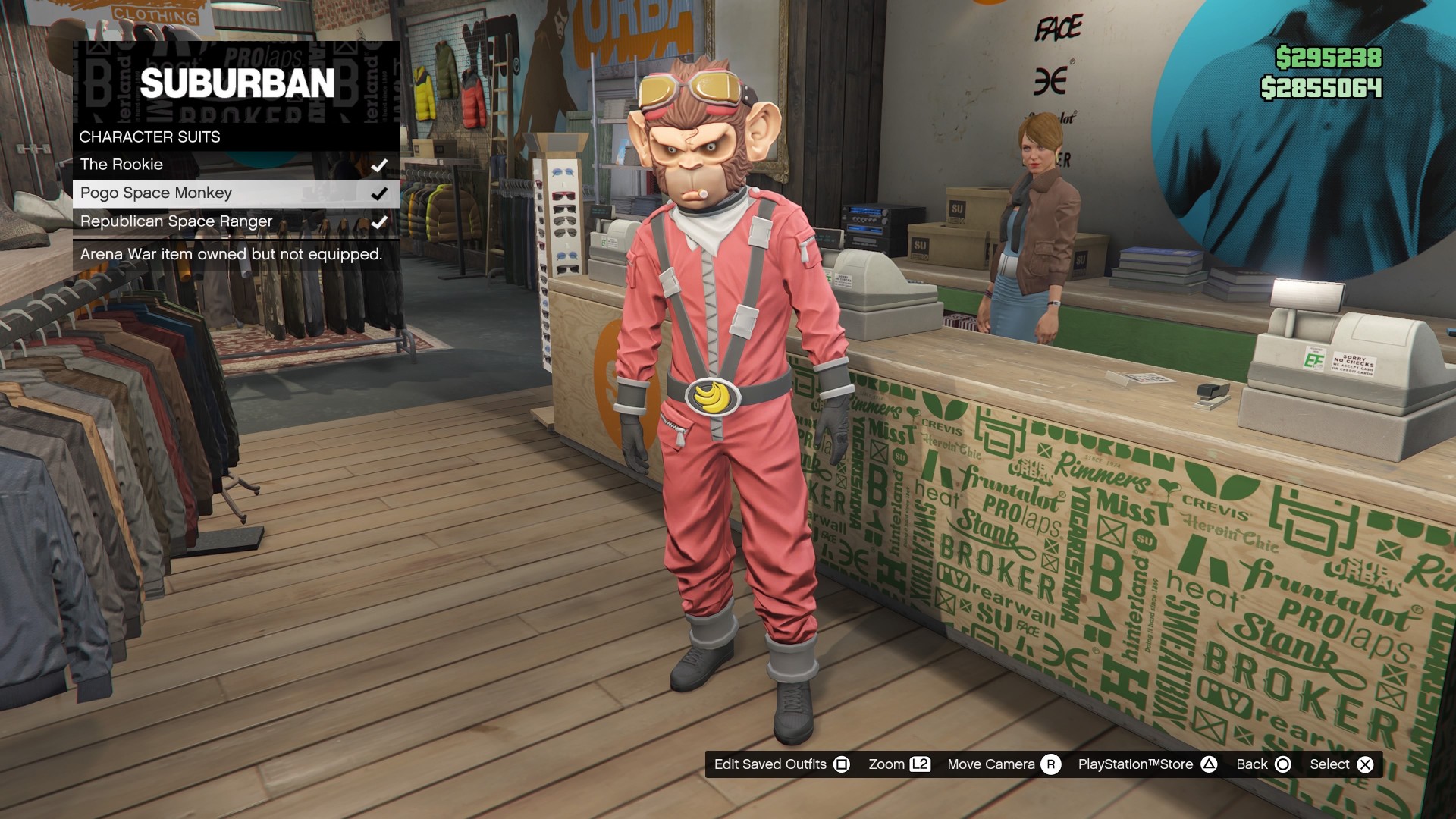The image size is (1456, 819).
Task: Select The Rookie outfit entry
Action: [x=122, y=164]
